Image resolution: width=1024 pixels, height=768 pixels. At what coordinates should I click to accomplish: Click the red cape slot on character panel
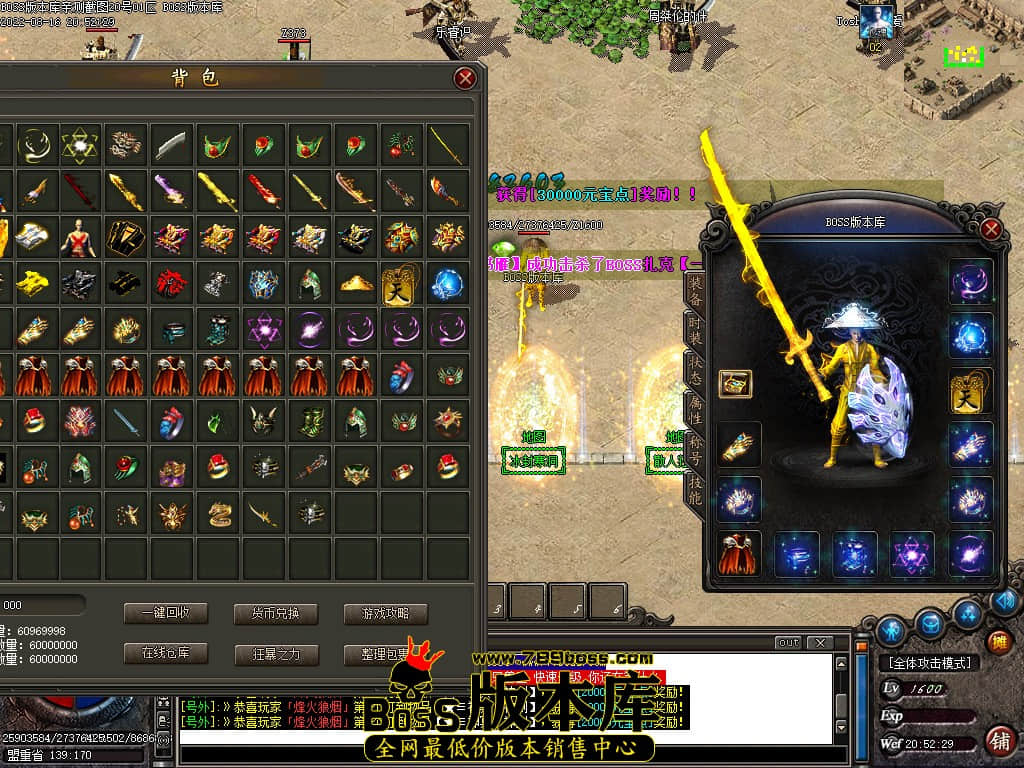[740, 553]
